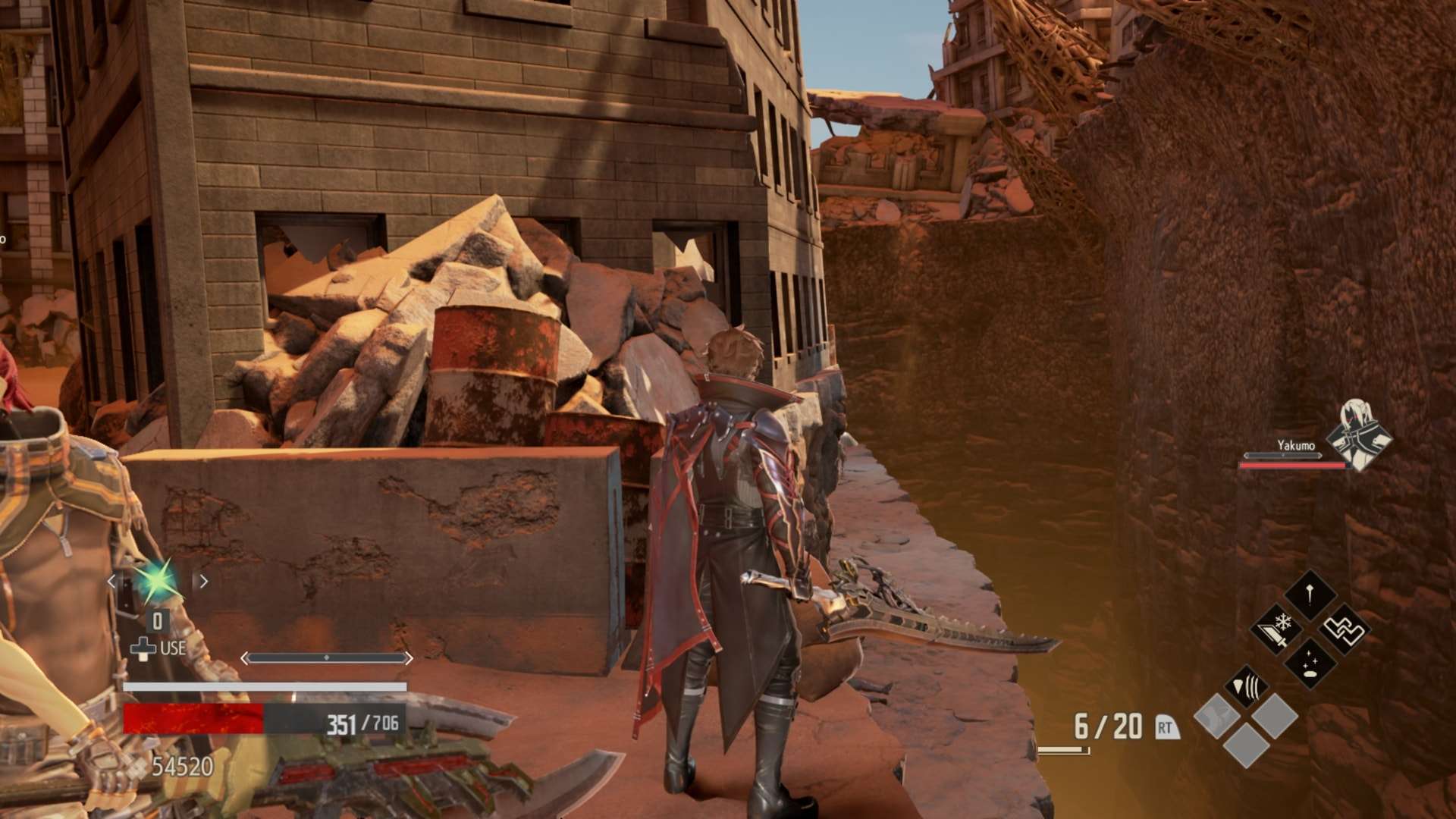Click the white stamina gauge bar
Viewport: 1456px width, 819px height.
[x=265, y=686]
